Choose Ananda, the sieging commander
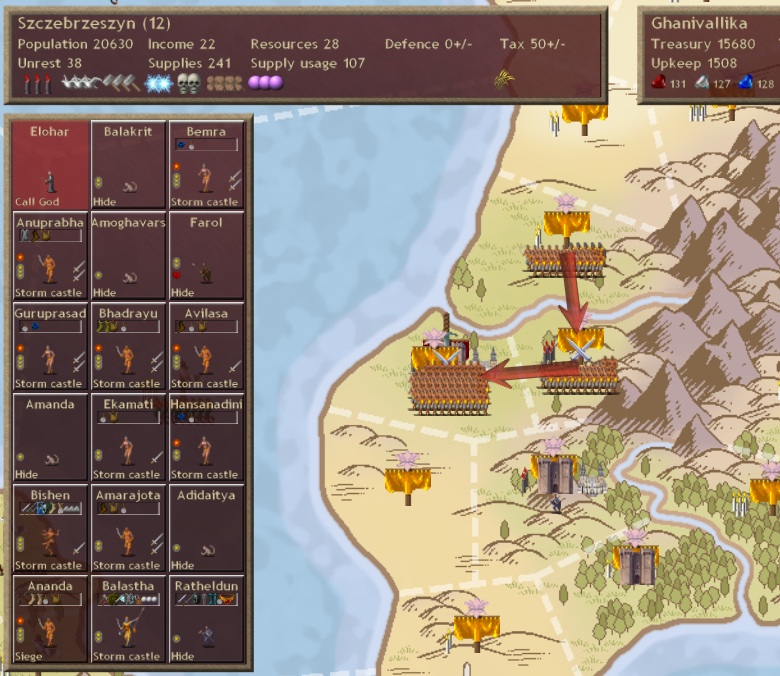The height and width of the screenshot is (676, 780). tap(50, 620)
